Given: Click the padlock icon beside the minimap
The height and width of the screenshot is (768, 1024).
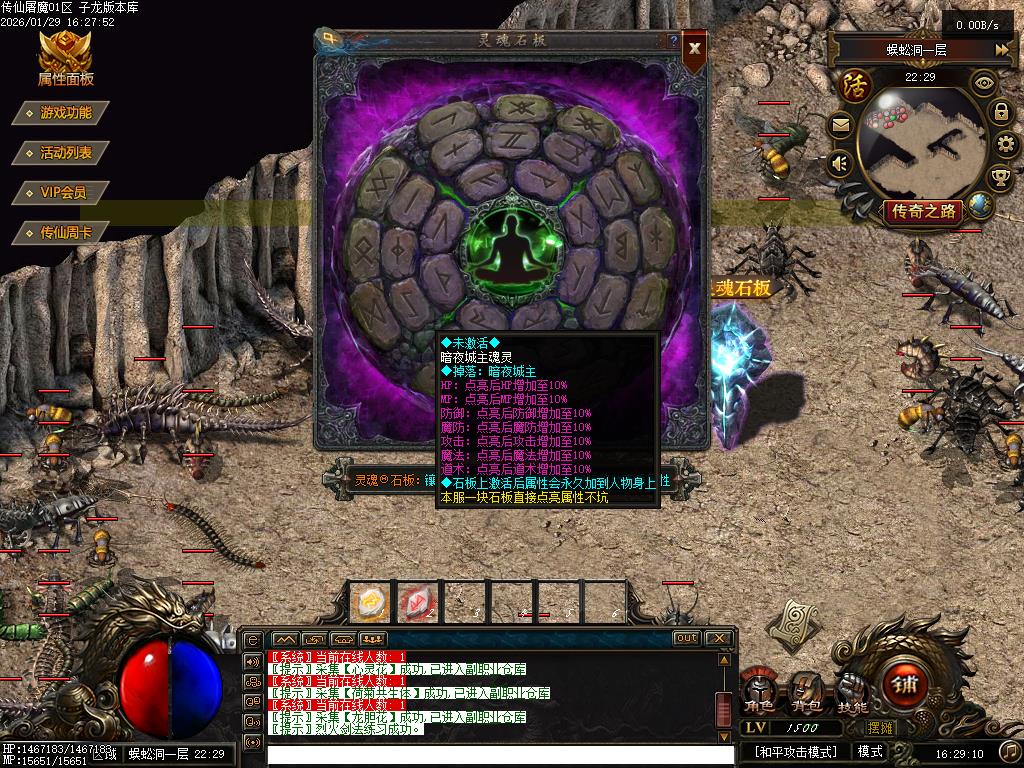Looking at the screenshot, I should coord(1001,111).
